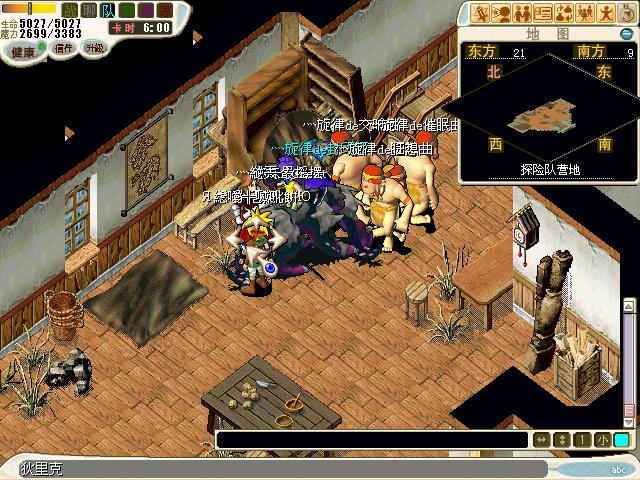The image size is (640, 480).
Task: Click the horizontal arrows chat resize button
Action: (541, 440)
